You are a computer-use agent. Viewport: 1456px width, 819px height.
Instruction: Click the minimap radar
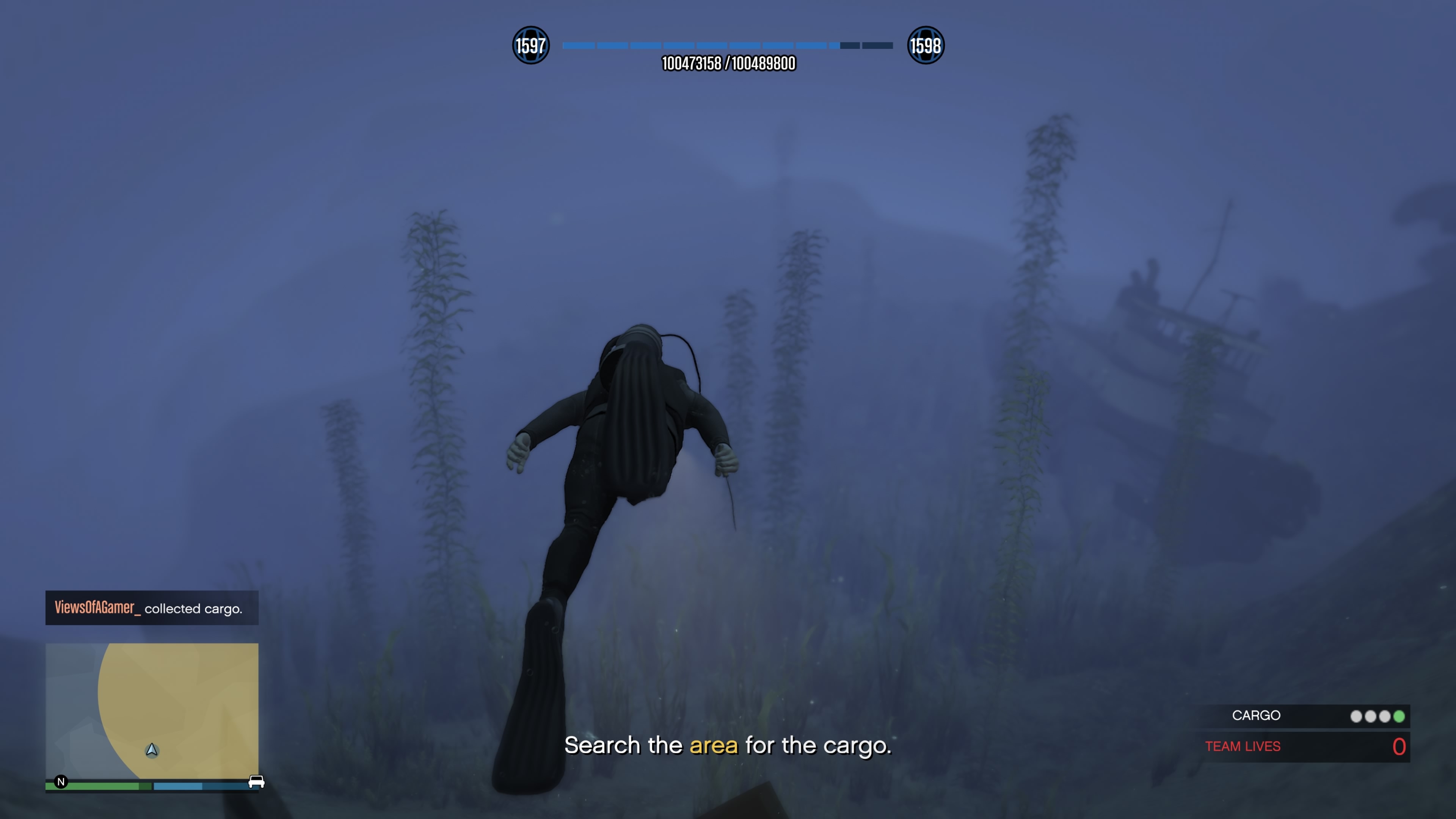click(x=152, y=711)
